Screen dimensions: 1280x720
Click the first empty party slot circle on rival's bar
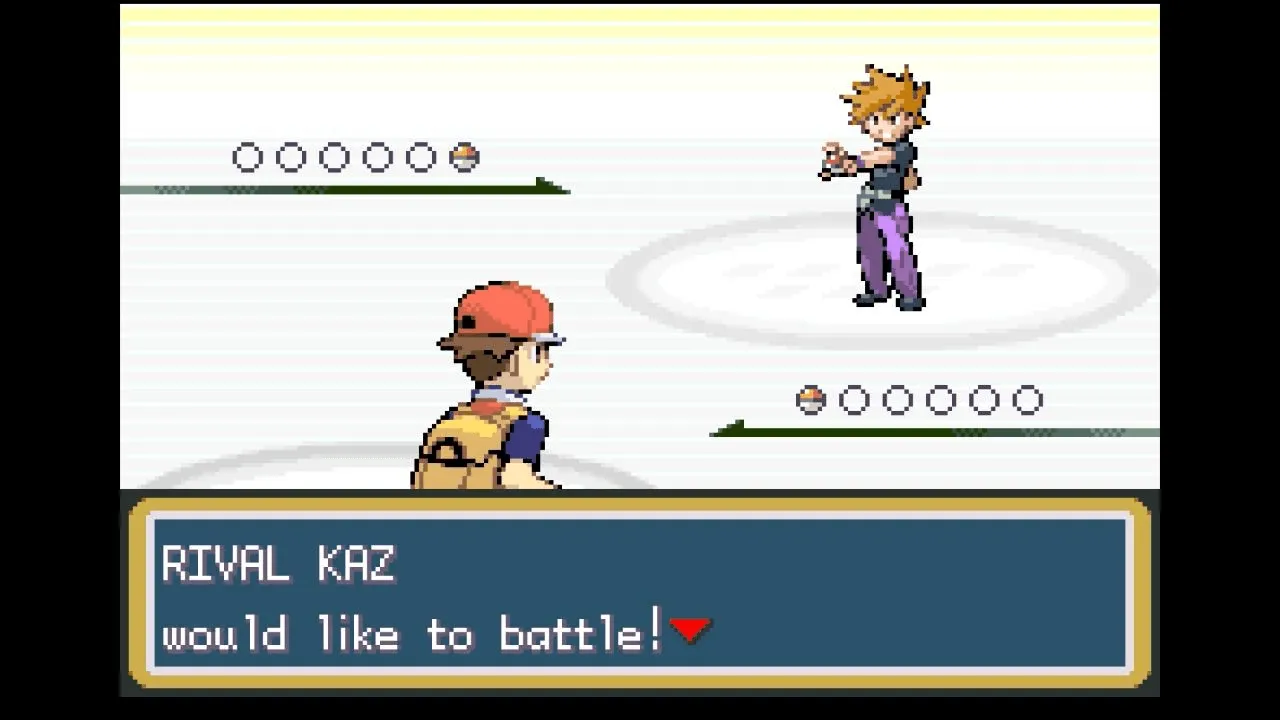246,157
